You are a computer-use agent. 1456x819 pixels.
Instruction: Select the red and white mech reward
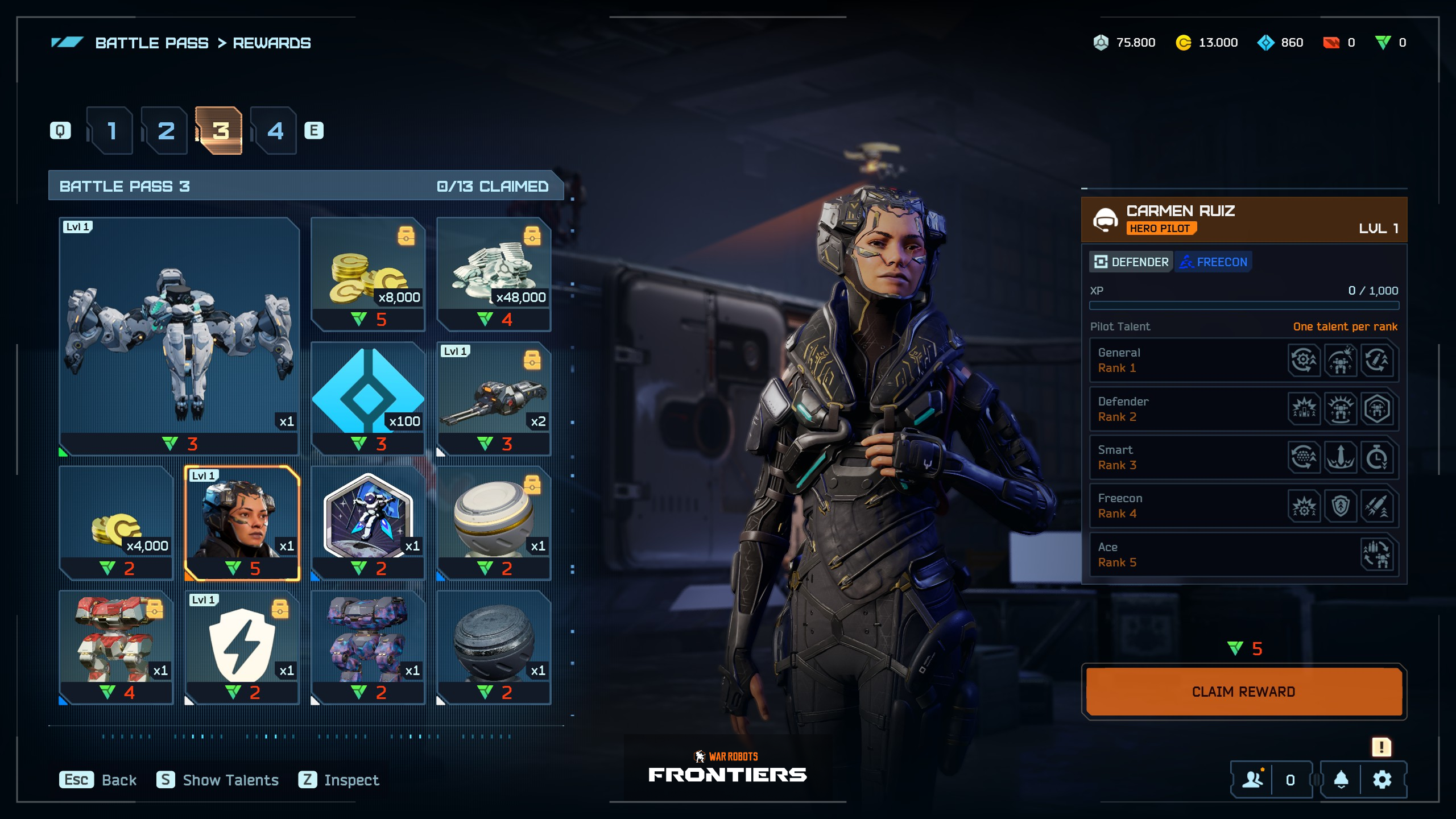tap(117, 647)
